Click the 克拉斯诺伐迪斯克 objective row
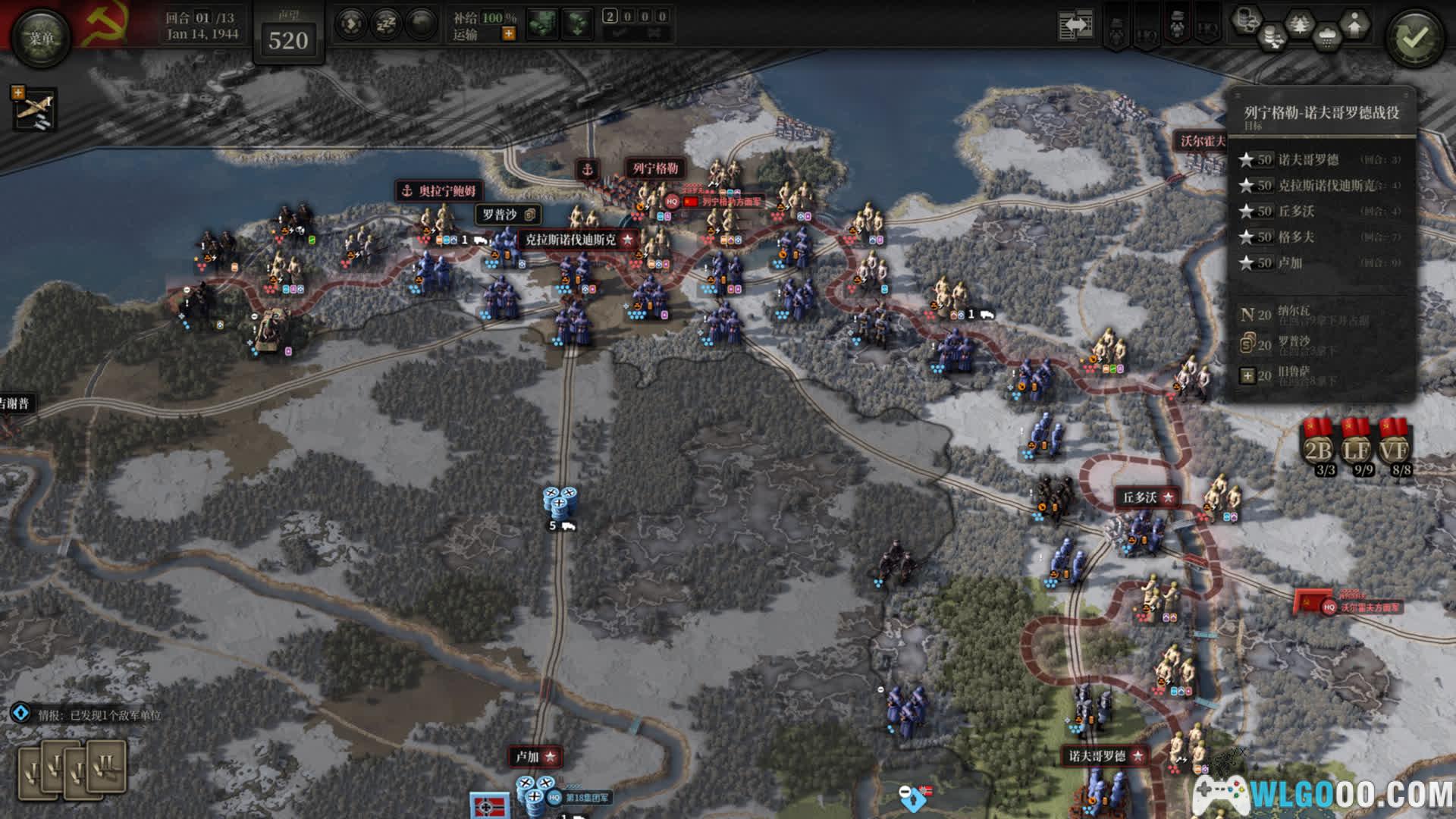 pos(1319,185)
